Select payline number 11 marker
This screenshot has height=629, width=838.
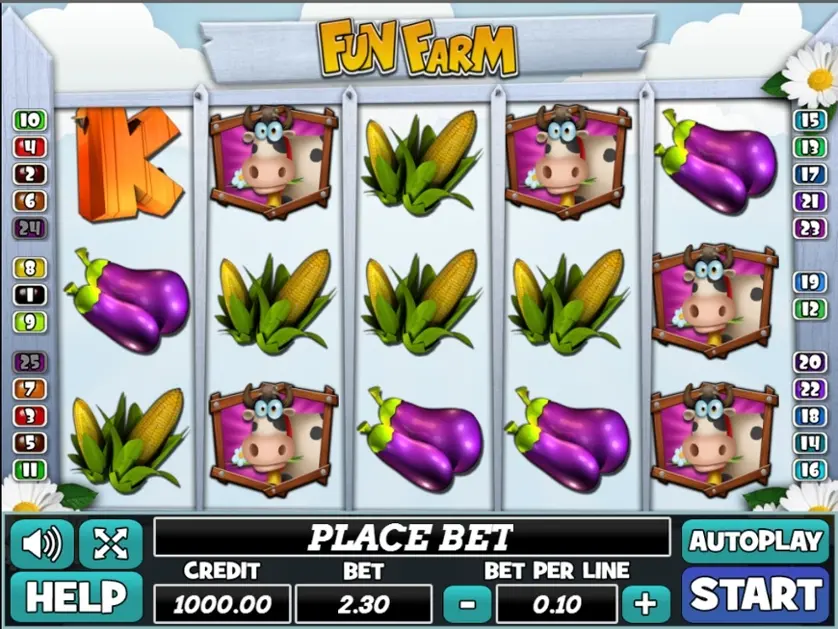click(30, 469)
